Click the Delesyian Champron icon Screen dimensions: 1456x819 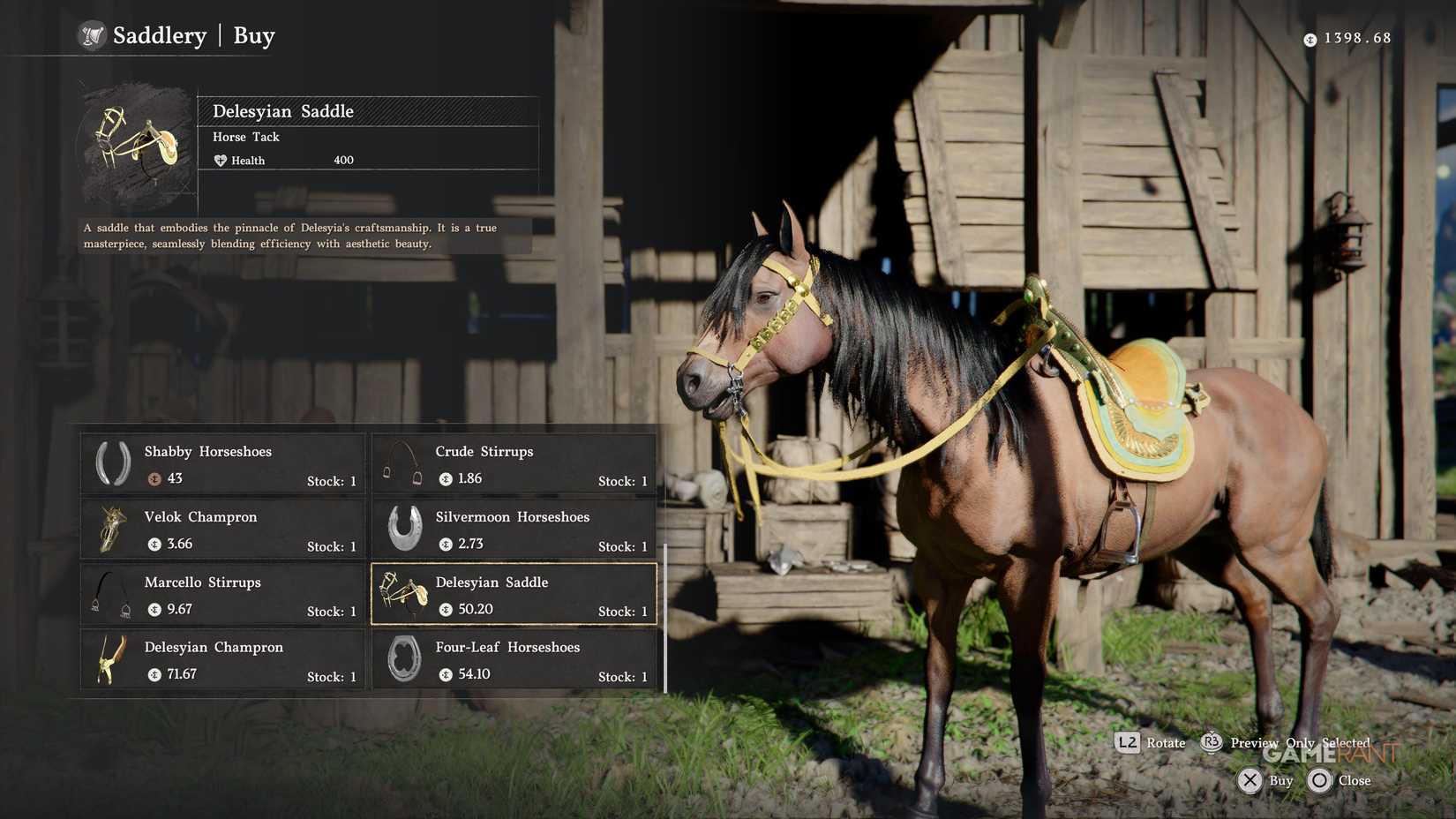coord(111,660)
